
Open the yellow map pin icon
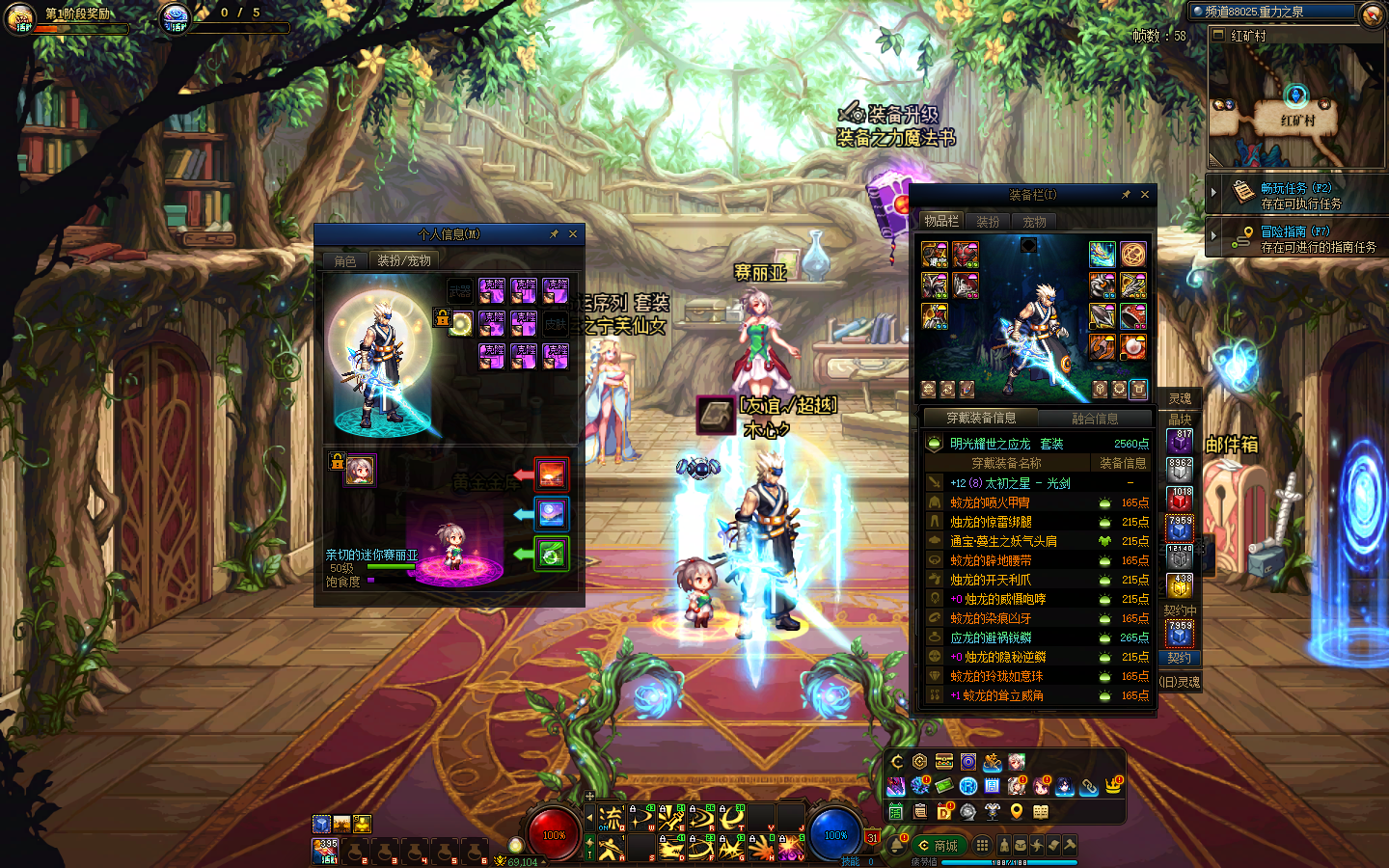point(1017,812)
